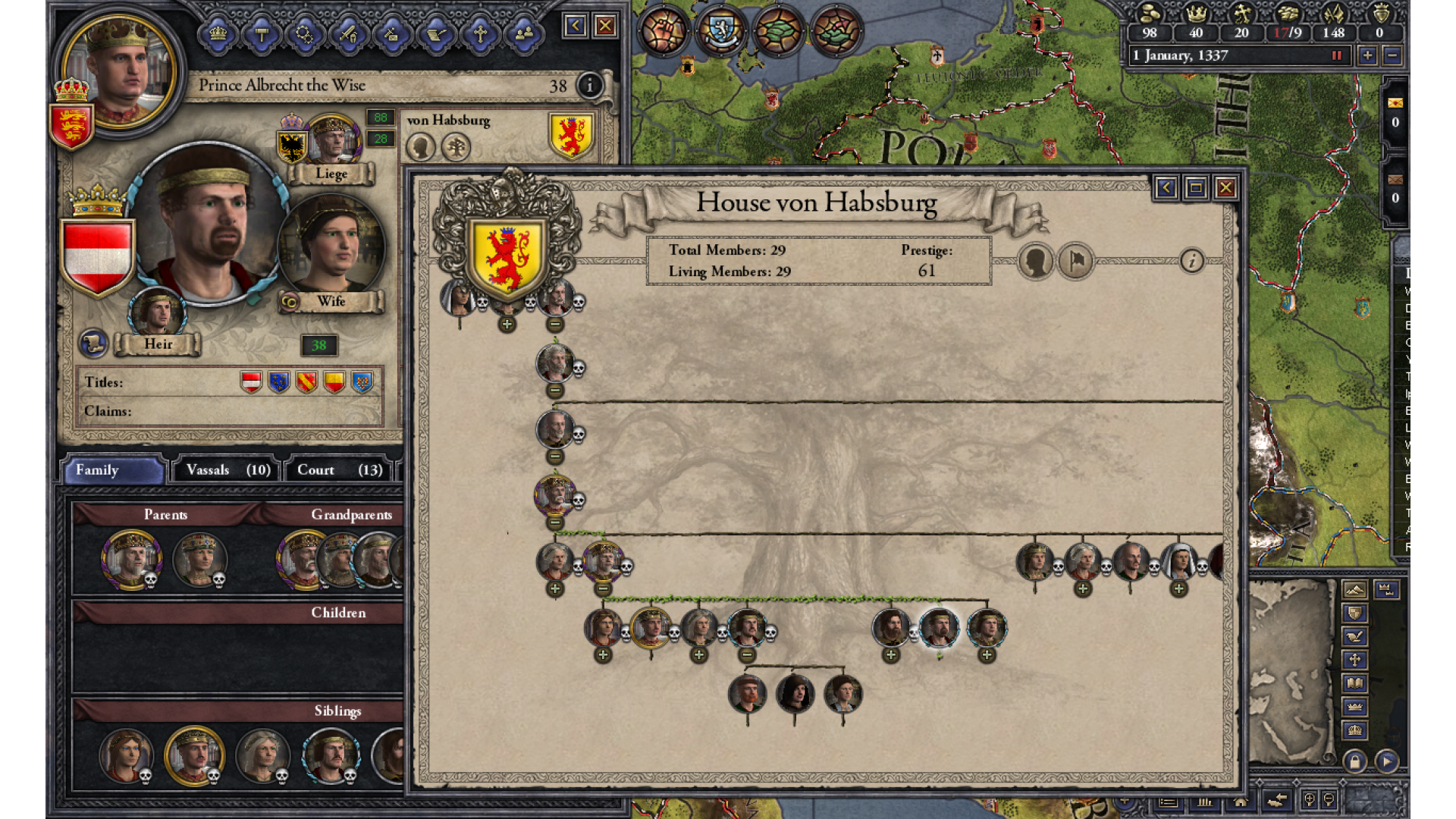This screenshot has width=1456, height=819.
Task: Decrease game speed with the minus button
Action: pyautogui.click(x=1392, y=55)
